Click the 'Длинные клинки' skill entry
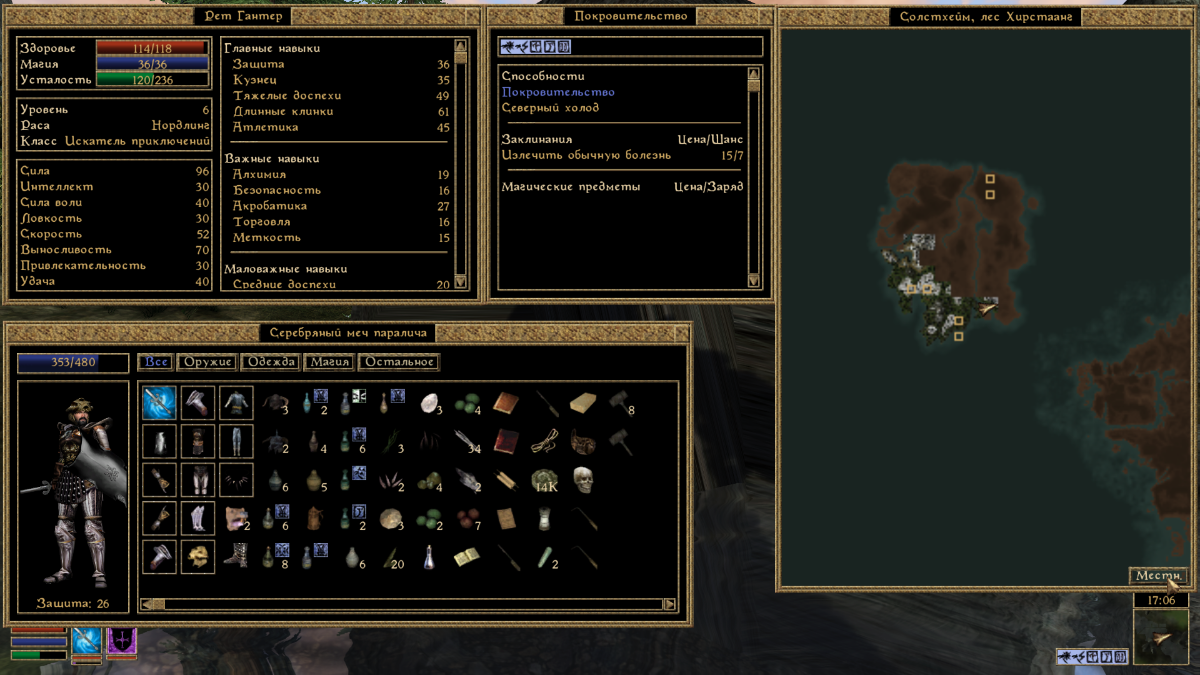Image resolution: width=1200 pixels, height=675 pixels. click(269, 111)
